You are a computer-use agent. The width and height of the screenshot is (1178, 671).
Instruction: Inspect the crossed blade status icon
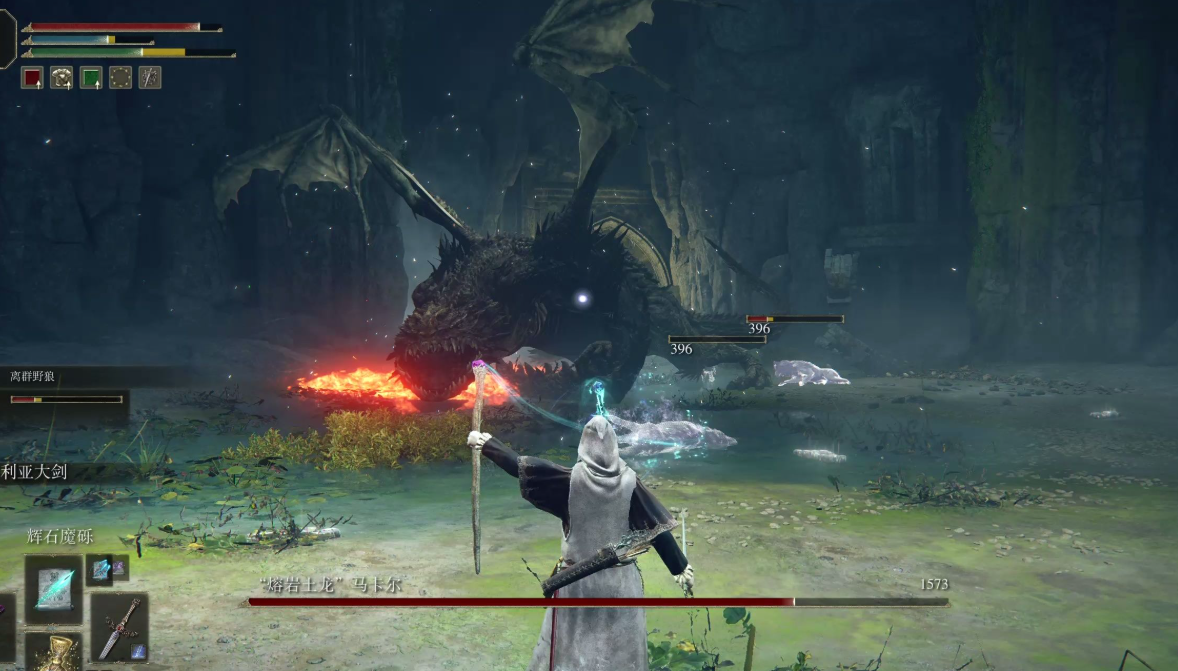[x=150, y=77]
